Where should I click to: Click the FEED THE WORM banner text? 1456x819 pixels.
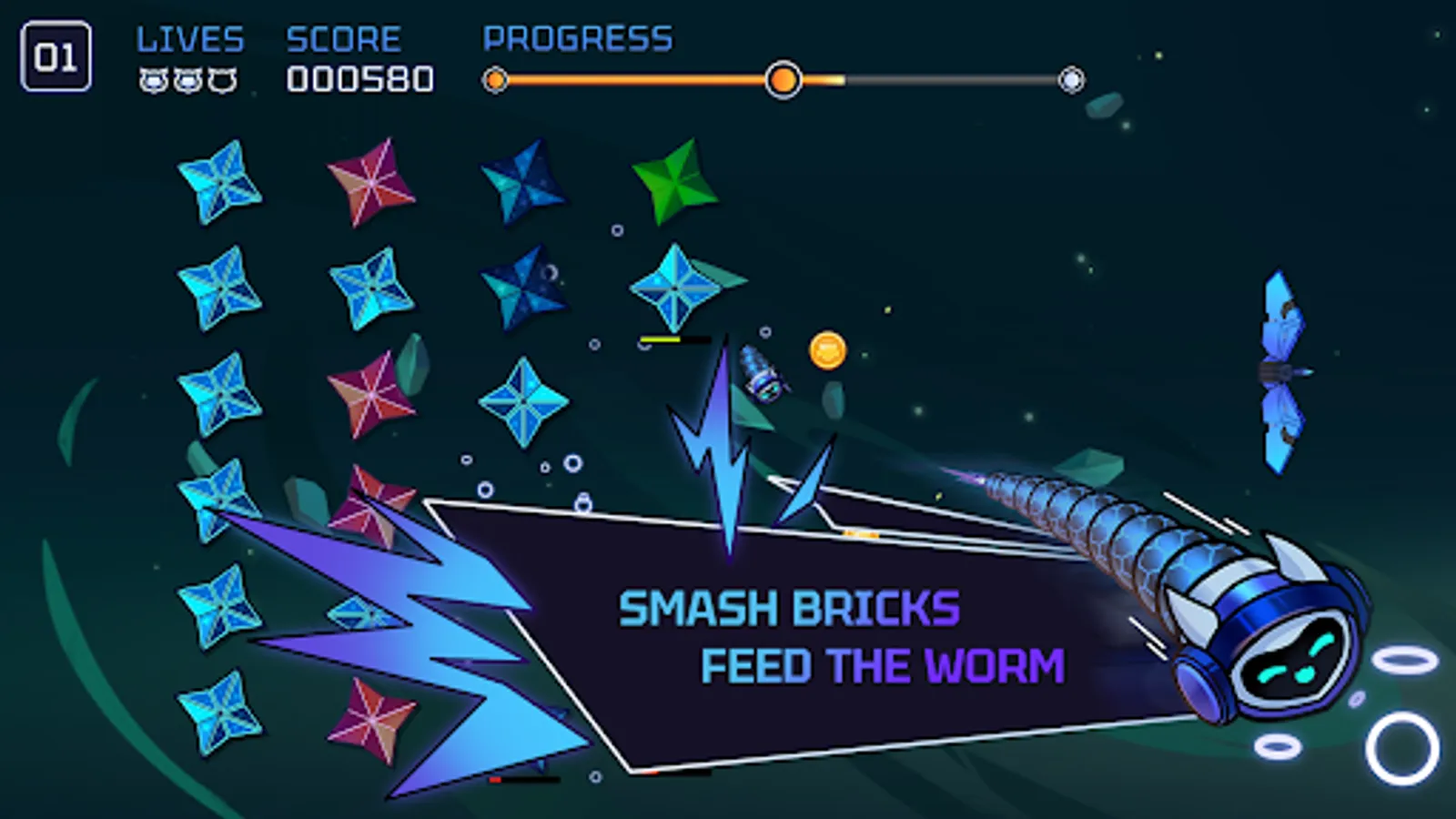[x=881, y=665]
